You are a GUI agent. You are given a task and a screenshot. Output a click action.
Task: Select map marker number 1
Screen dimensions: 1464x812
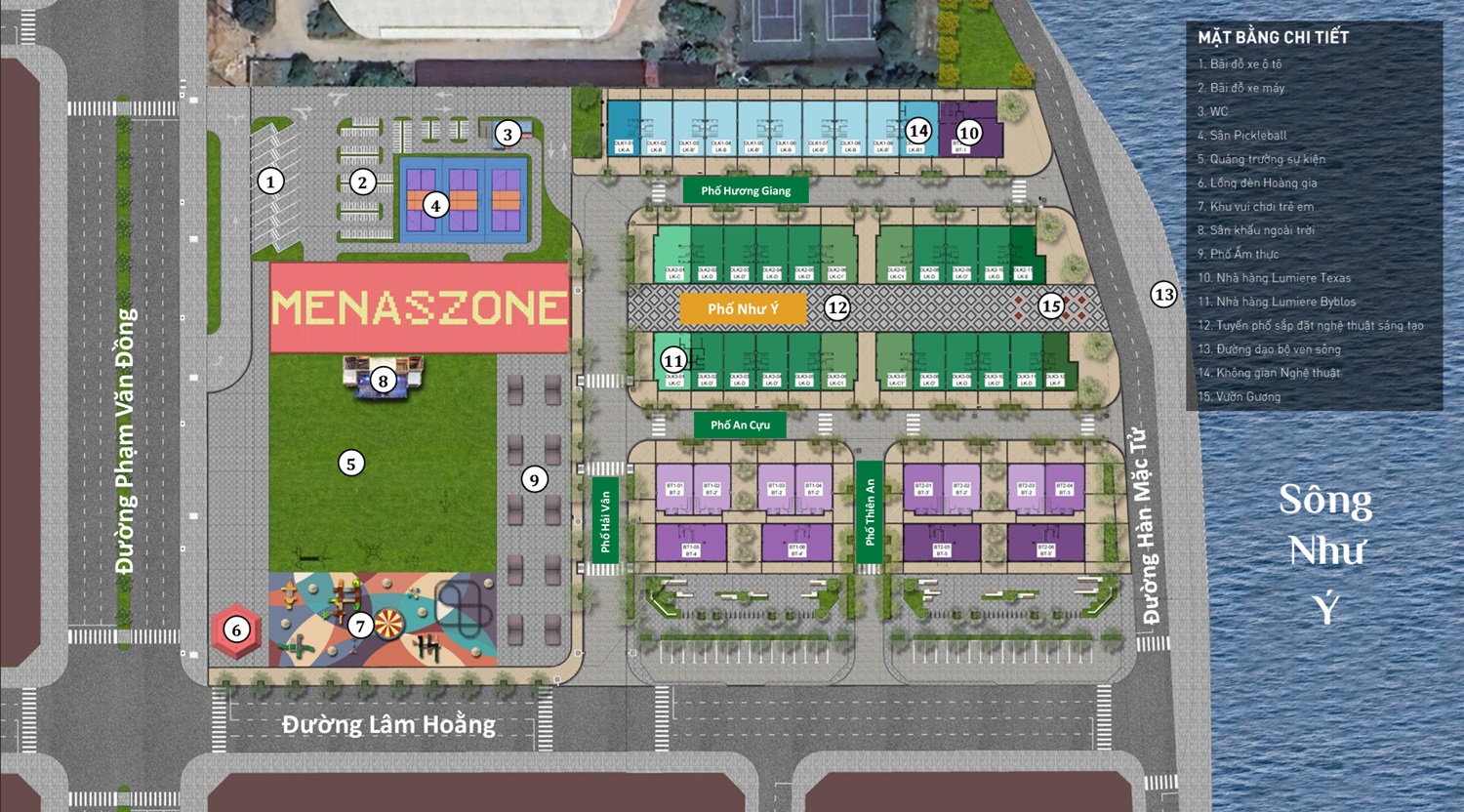270,181
